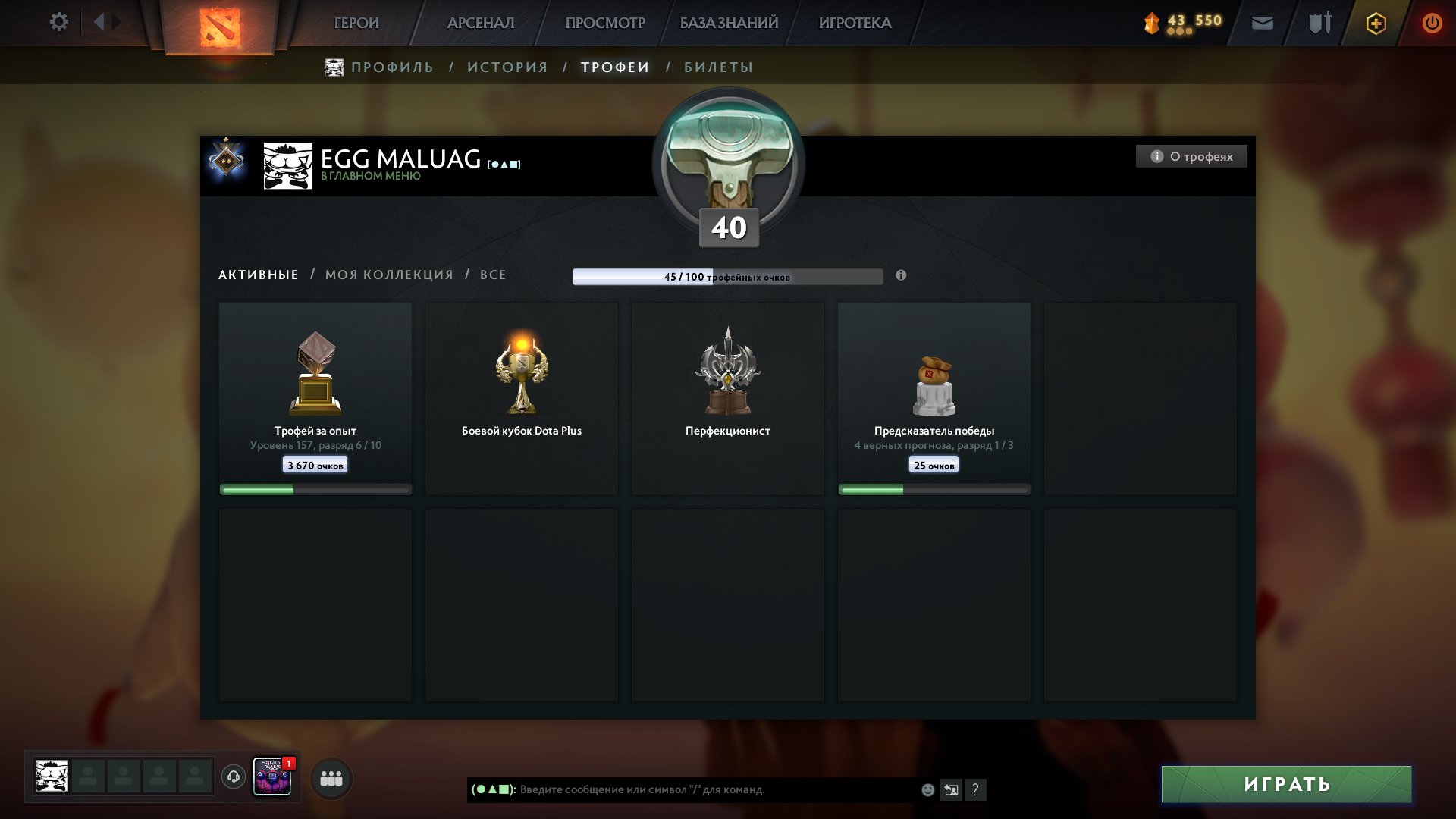
Task: Show the МОЯ КОЛЛЕКЦИЯ trophy filter
Action: (x=389, y=275)
